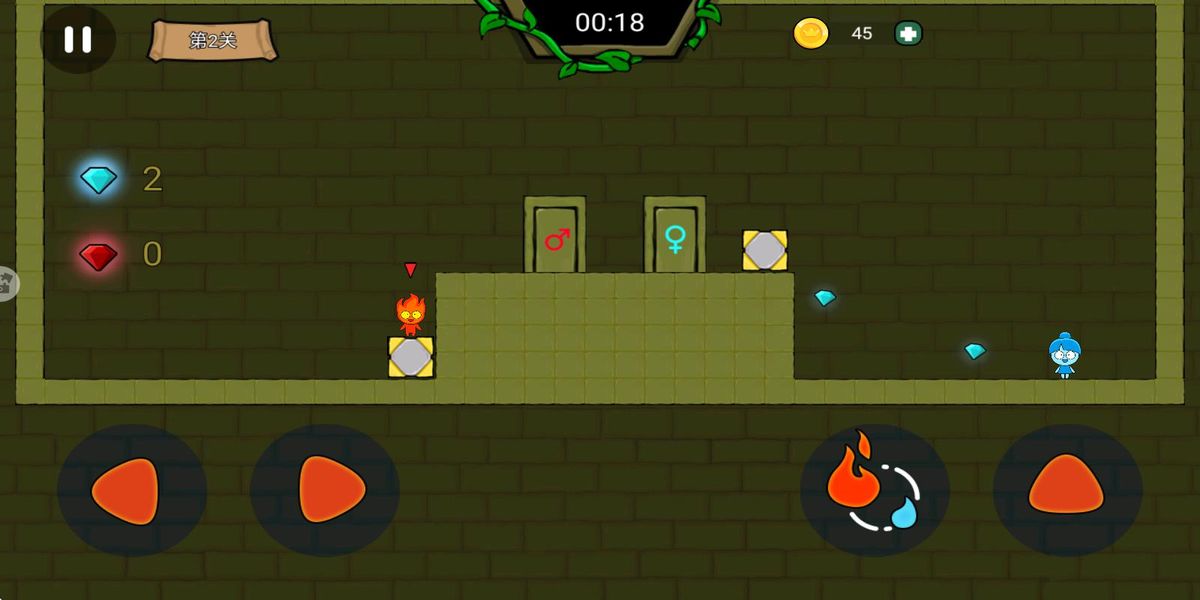Screen dimensions: 1200x600
Task: Add more coins with the green plus
Action: coord(908,34)
